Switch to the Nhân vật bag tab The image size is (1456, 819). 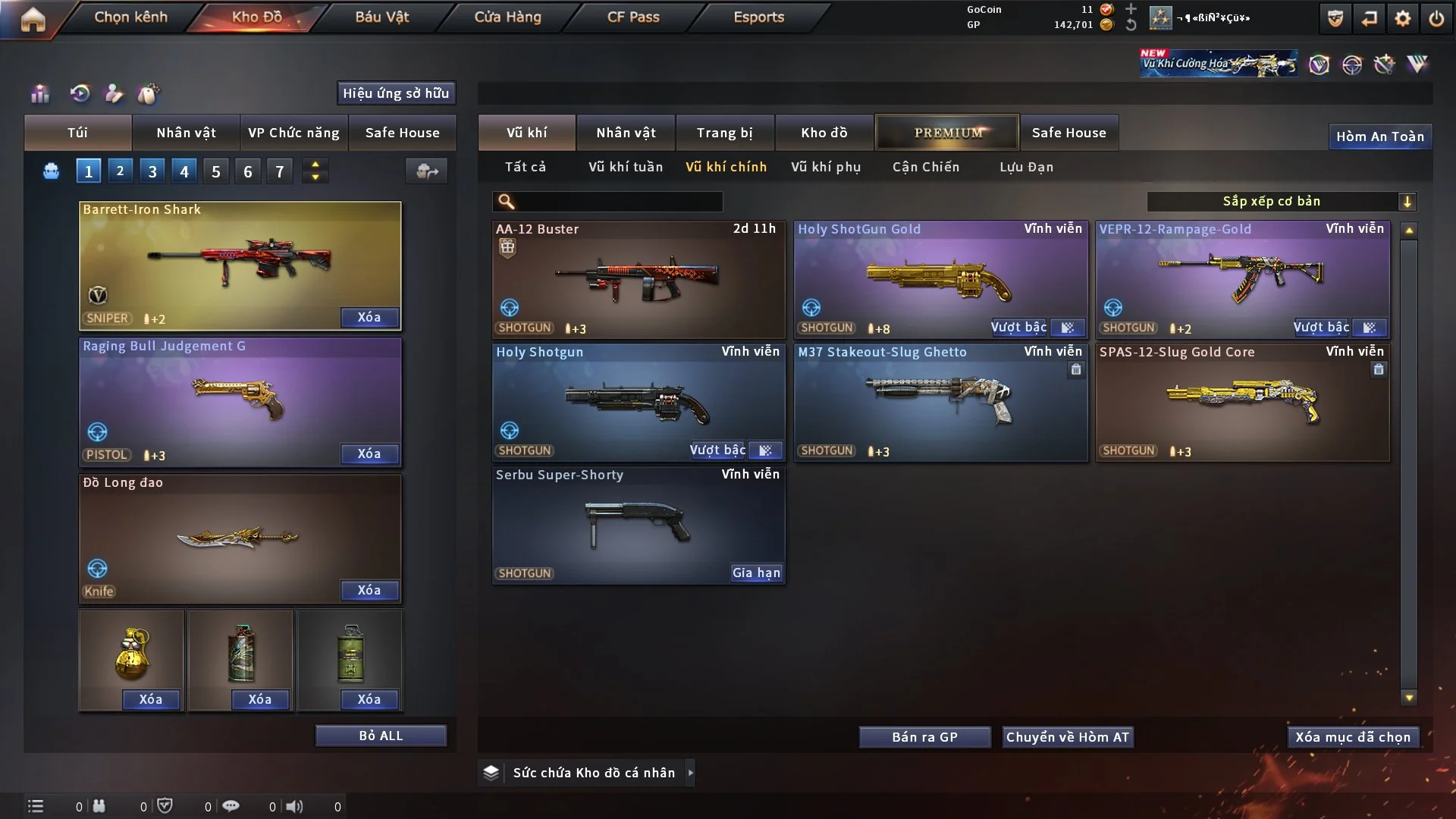[186, 133]
